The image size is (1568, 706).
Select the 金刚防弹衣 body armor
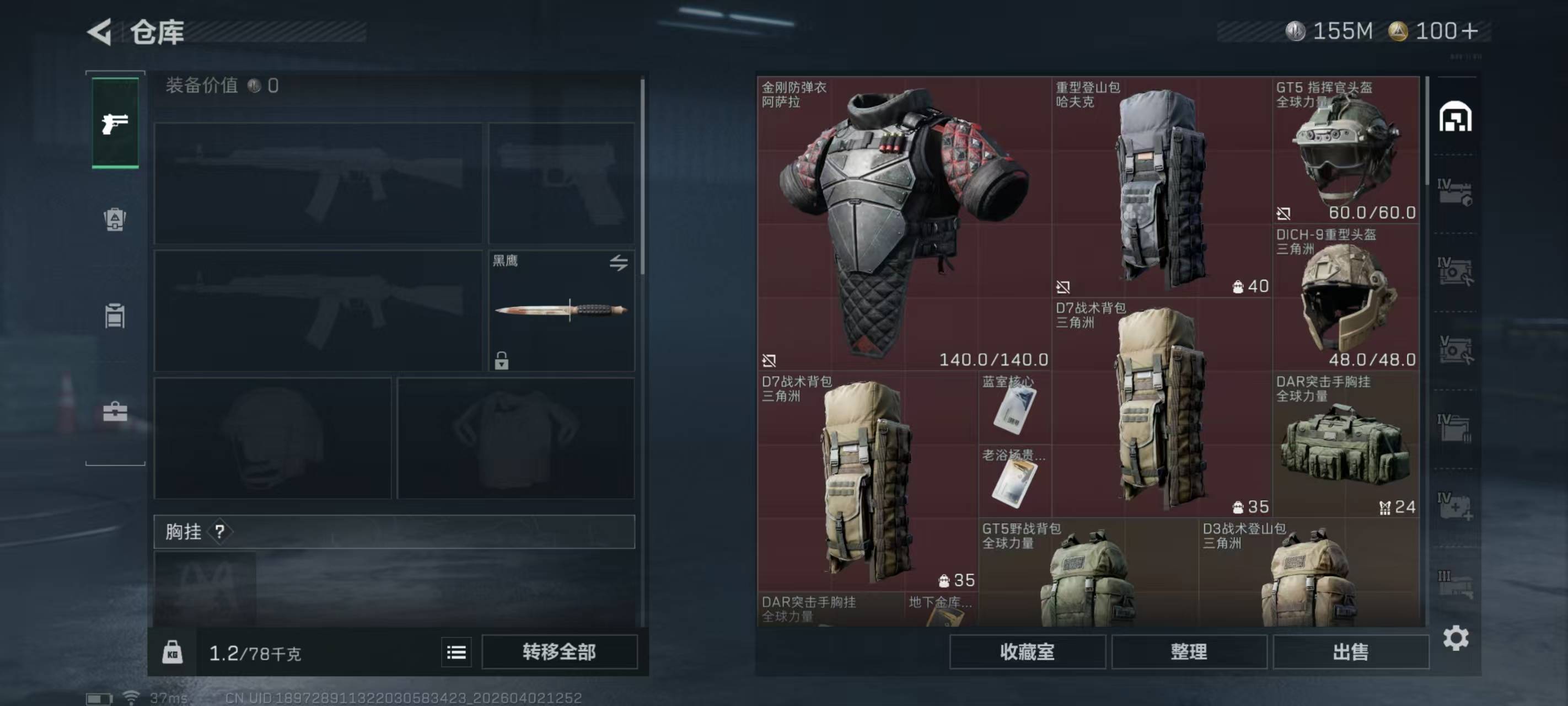point(904,223)
